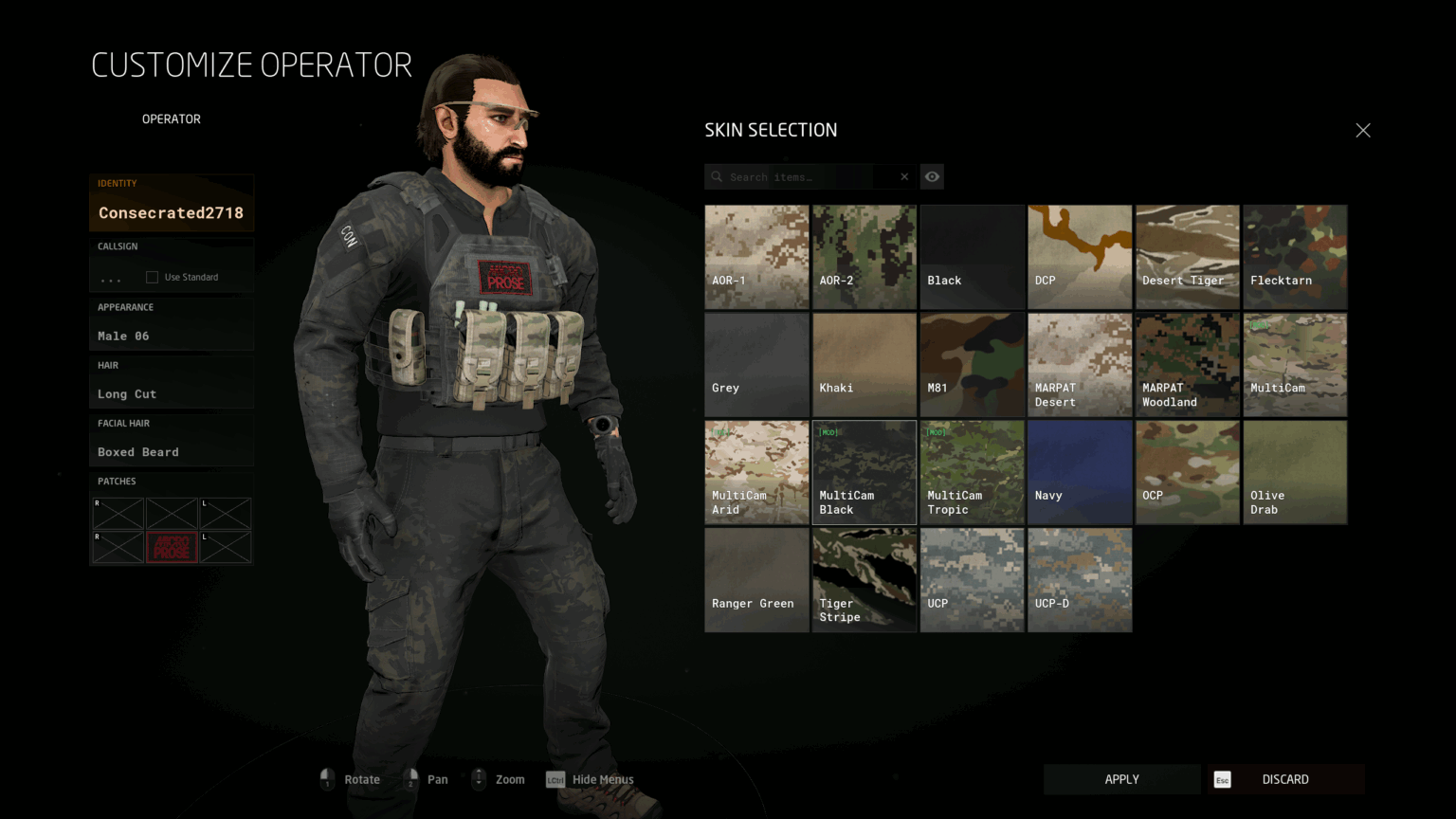
Task: Pick the Navy skin
Action: click(x=1080, y=472)
